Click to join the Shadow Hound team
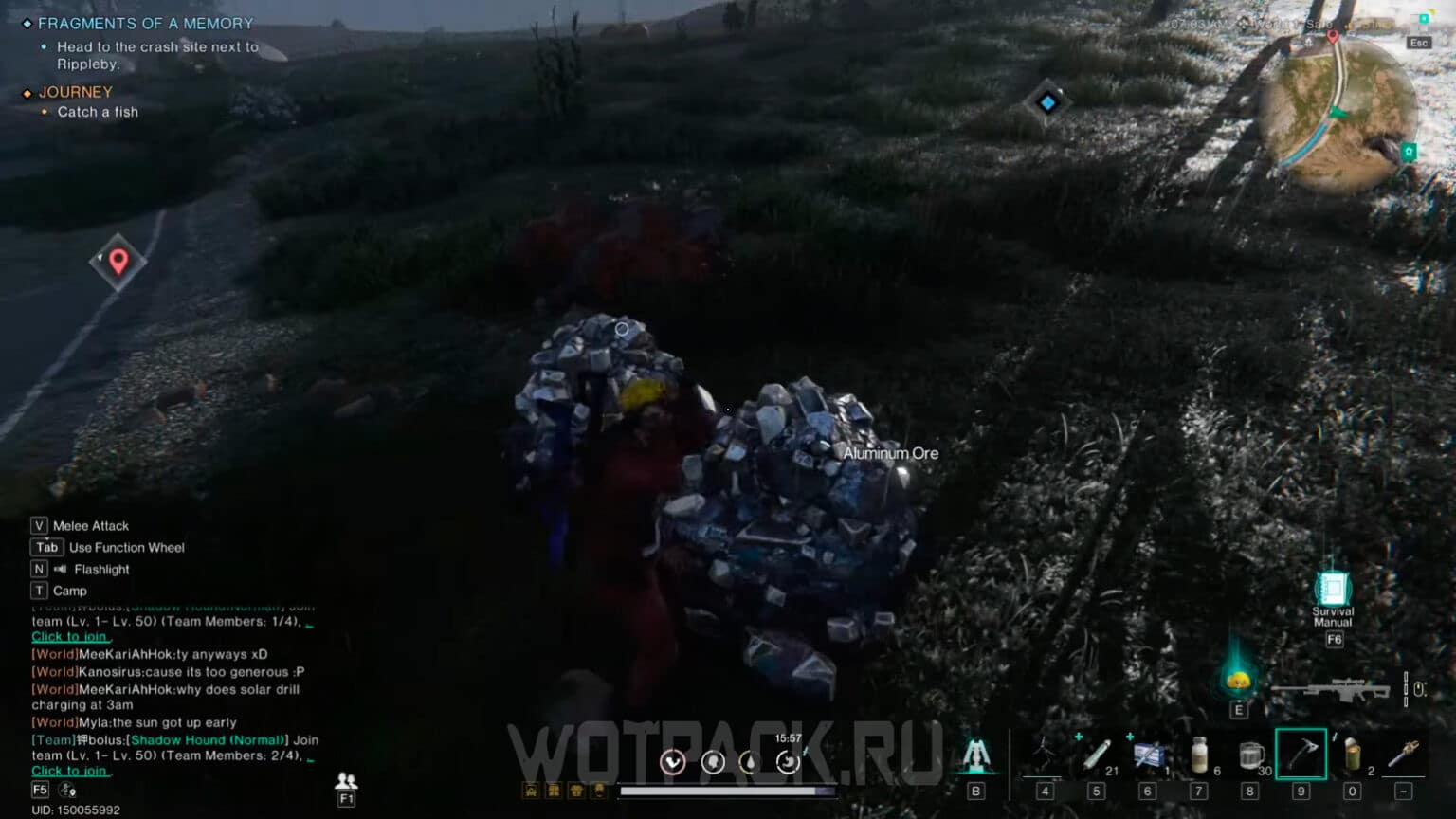 point(70,771)
